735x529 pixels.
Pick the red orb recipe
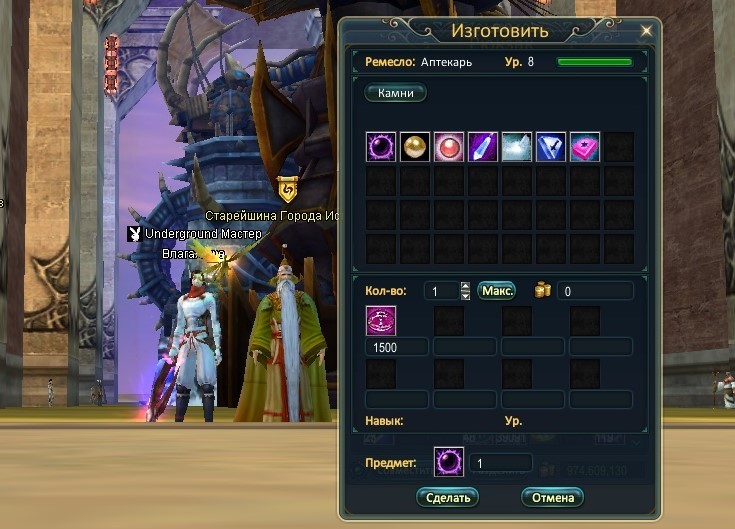point(450,147)
